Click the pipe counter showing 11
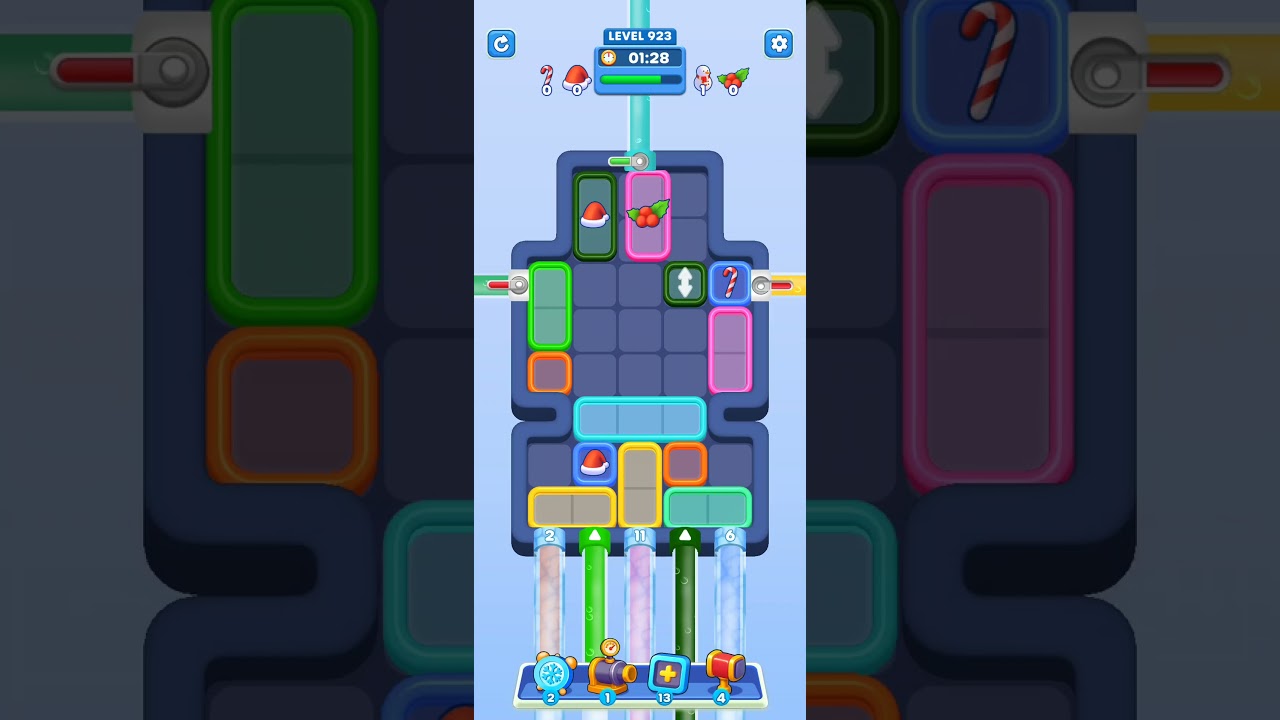 (x=639, y=535)
